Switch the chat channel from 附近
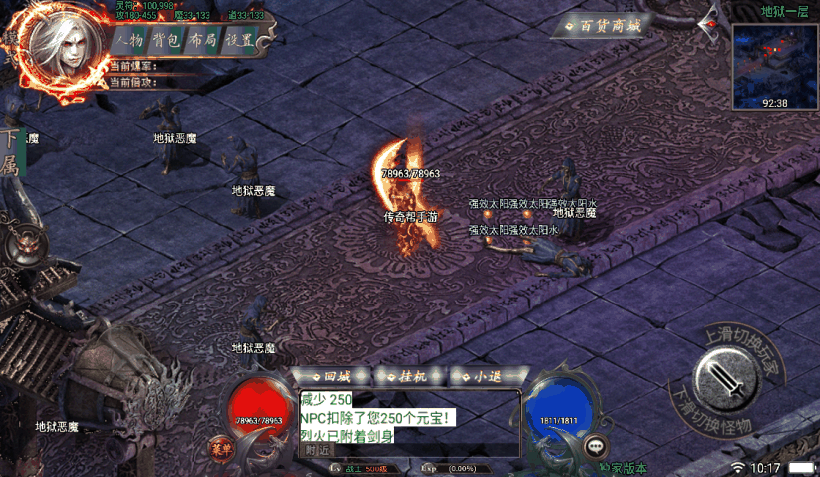The height and width of the screenshot is (477, 820). click(318, 450)
